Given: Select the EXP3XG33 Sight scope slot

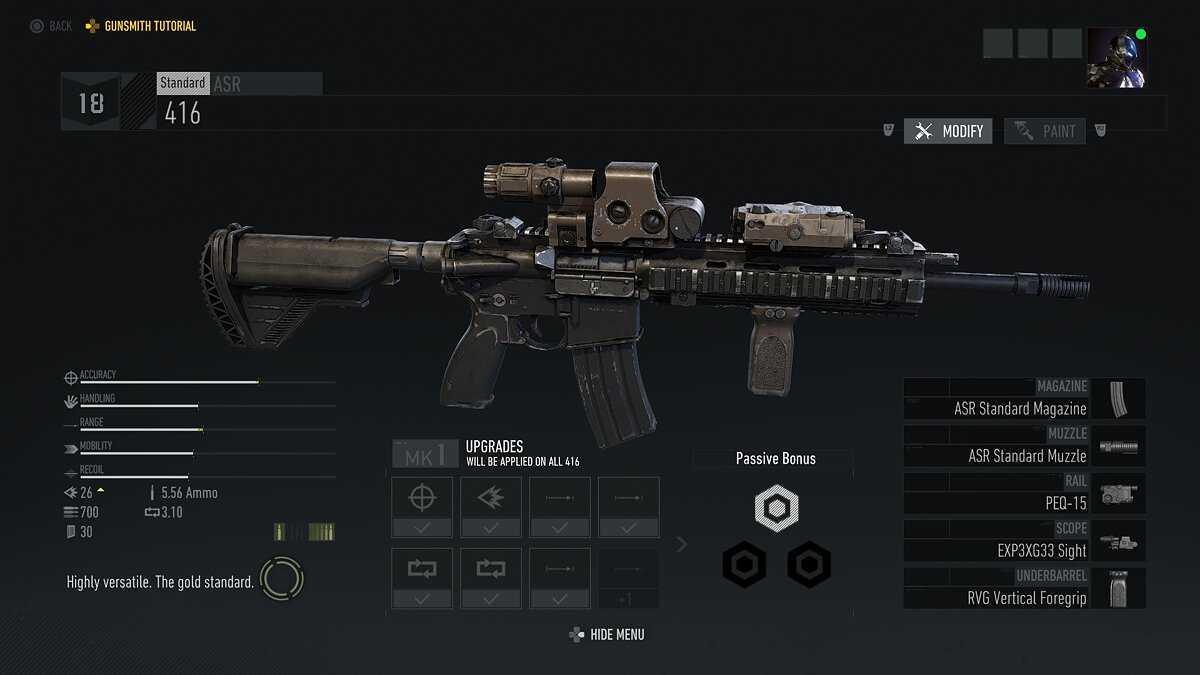Looking at the screenshot, I should click(1024, 541).
